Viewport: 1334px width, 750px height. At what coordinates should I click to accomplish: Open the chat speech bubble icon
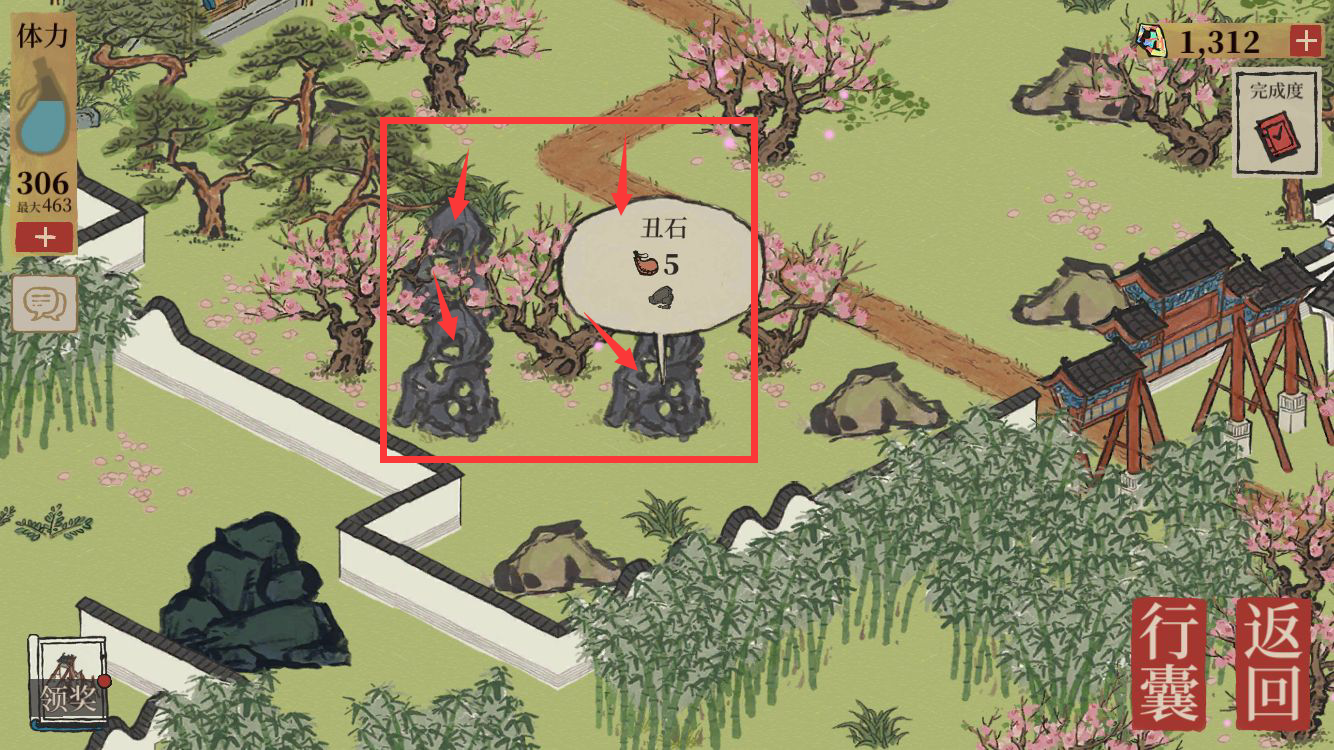[44, 302]
